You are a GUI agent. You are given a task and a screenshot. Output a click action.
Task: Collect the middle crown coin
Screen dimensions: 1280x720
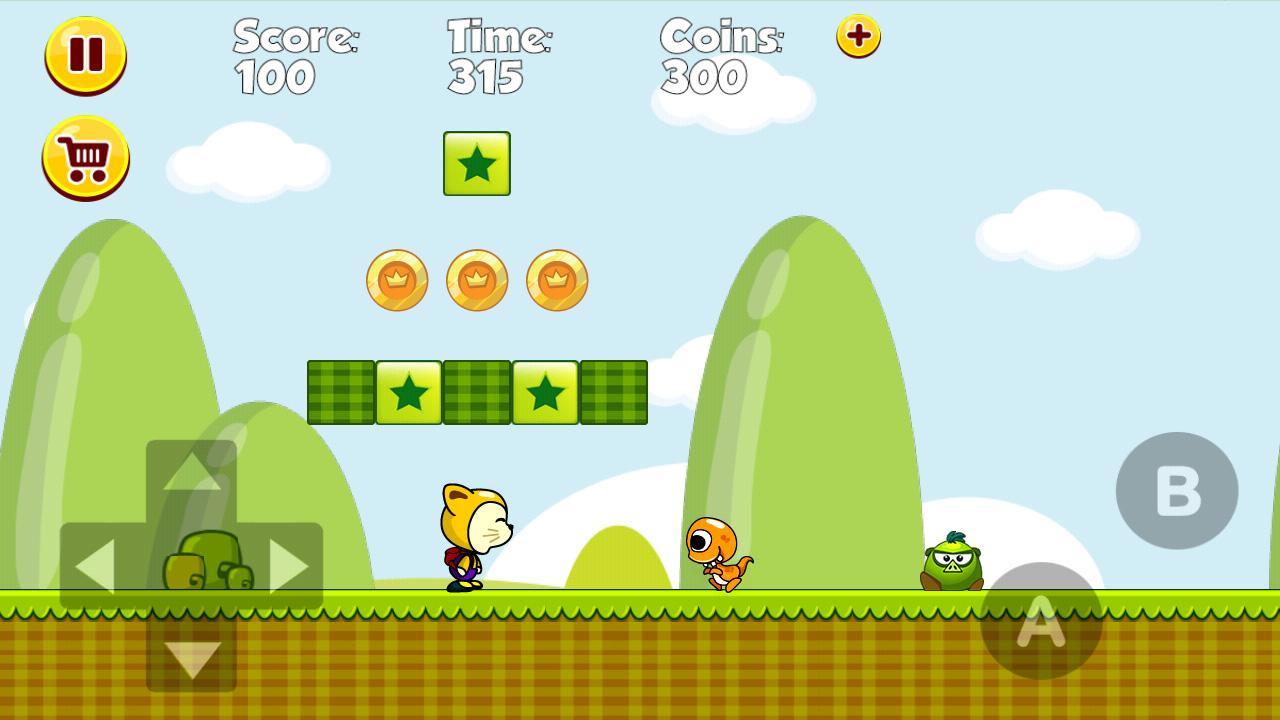477,280
